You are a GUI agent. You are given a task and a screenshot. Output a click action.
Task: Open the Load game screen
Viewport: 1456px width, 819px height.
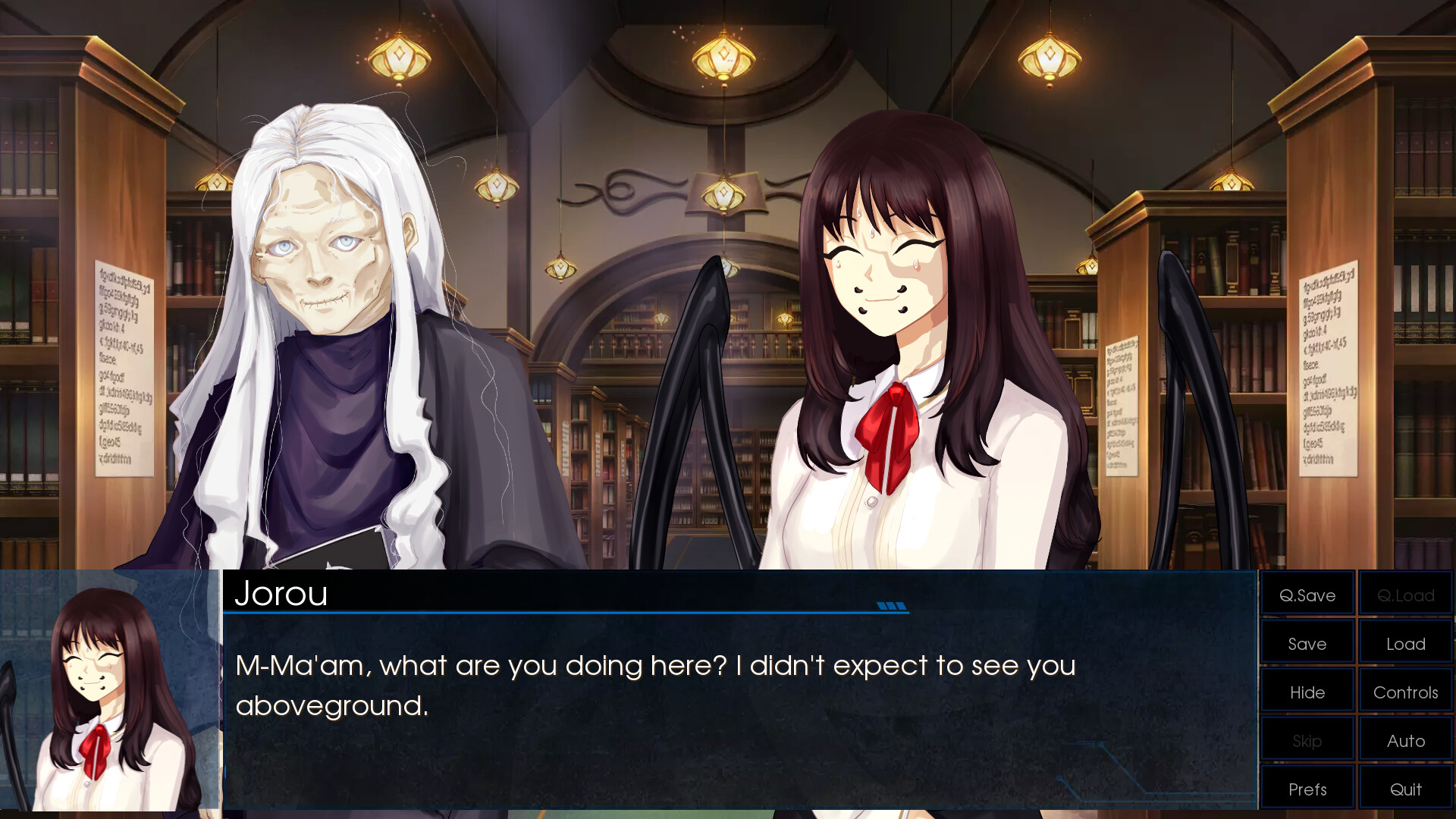point(1404,643)
